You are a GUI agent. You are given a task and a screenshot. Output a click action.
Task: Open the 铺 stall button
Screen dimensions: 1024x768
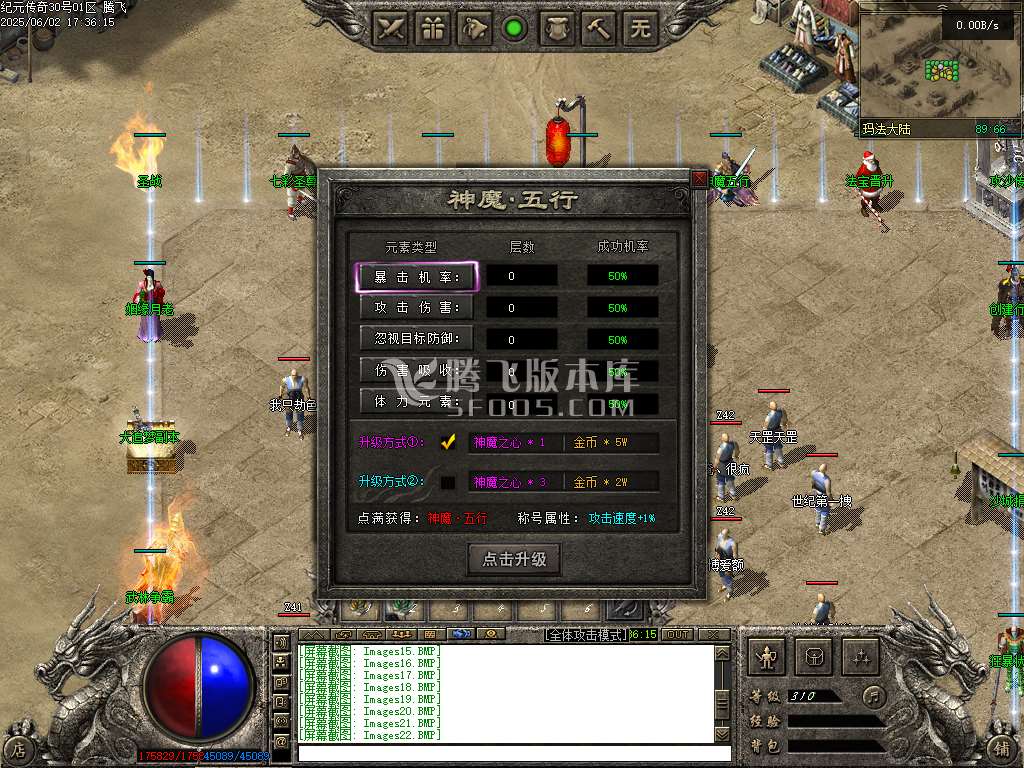(1003, 748)
